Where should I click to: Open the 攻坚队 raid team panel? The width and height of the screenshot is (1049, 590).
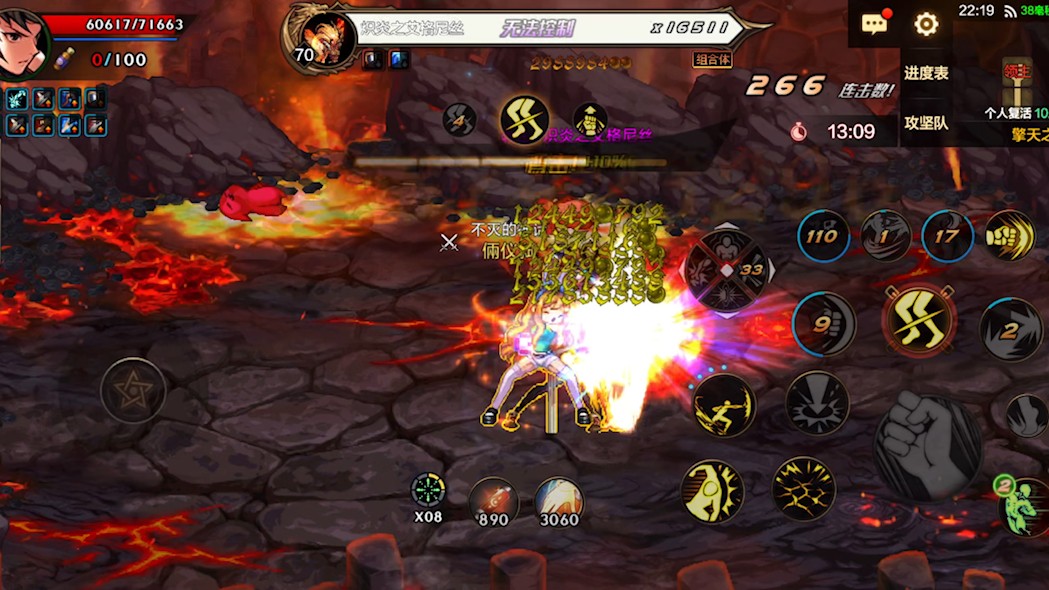tap(926, 123)
